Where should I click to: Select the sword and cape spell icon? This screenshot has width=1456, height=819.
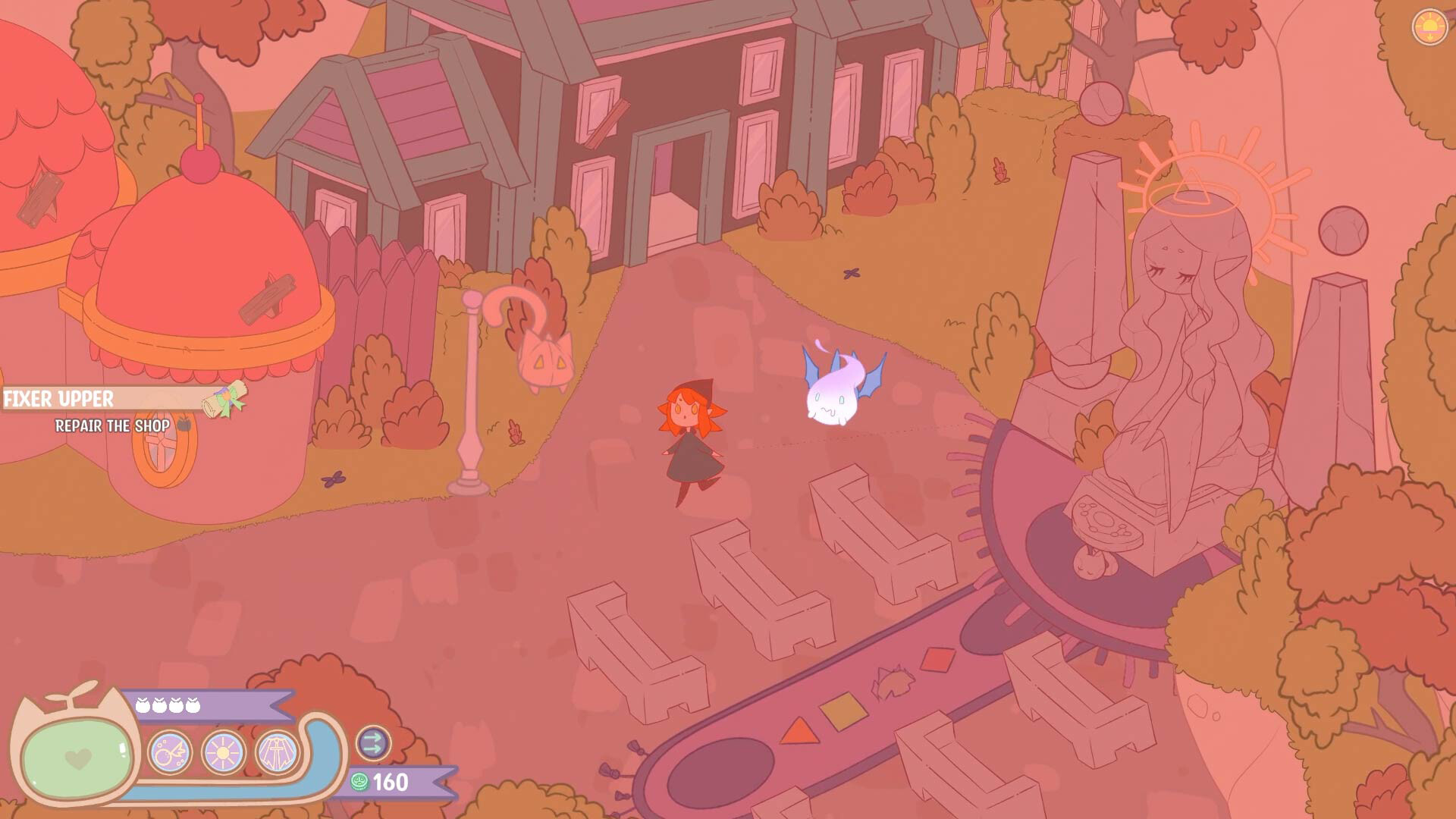(x=278, y=752)
